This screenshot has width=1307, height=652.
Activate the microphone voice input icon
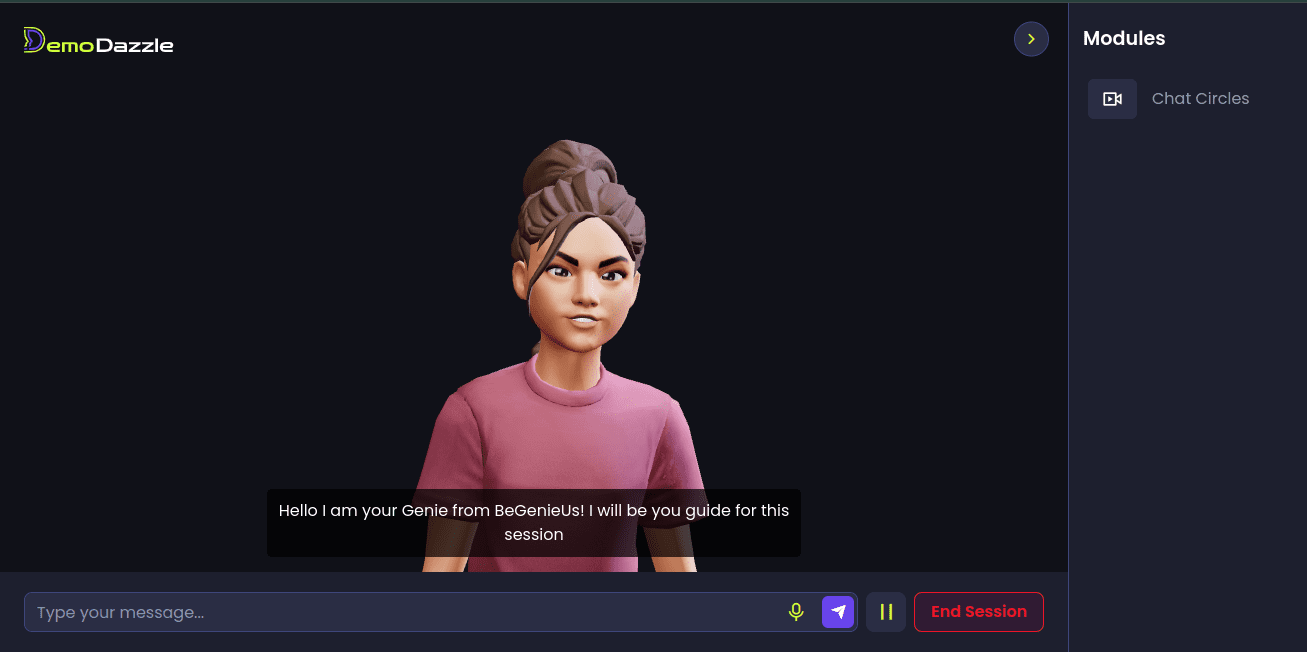pyautogui.click(x=796, y=612)
